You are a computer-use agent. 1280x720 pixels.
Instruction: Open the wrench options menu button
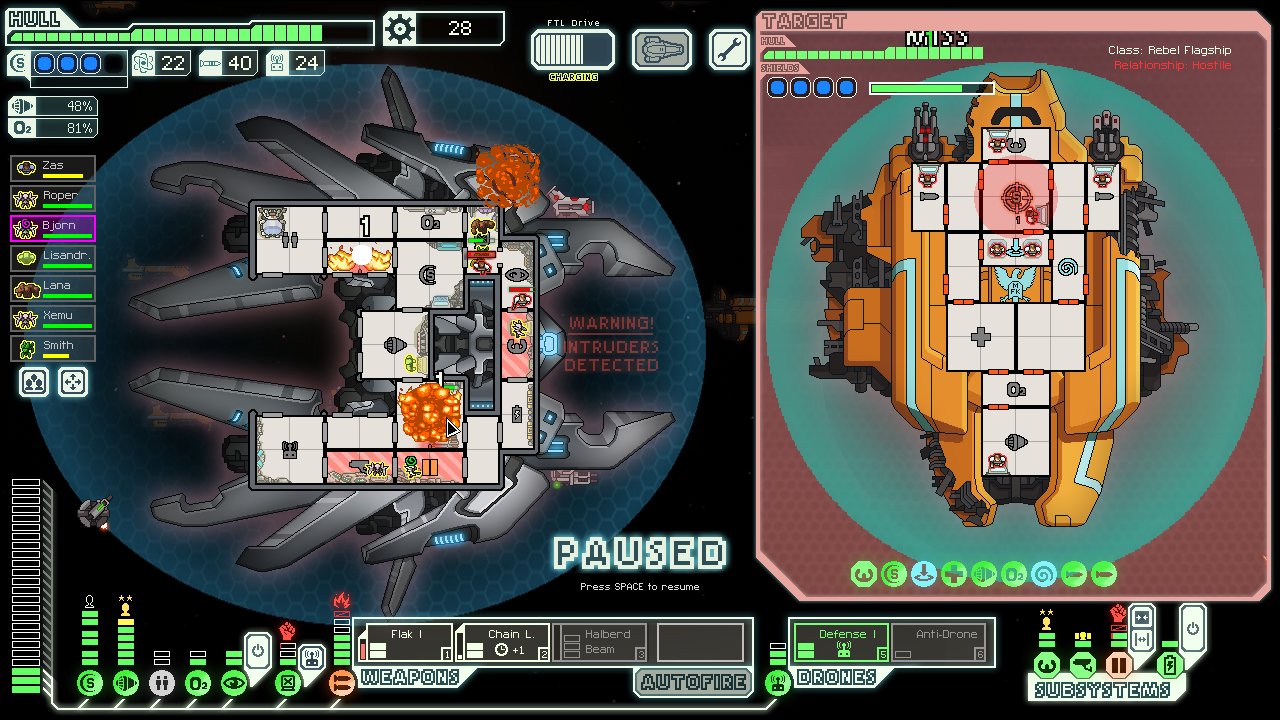coord(729,49)
